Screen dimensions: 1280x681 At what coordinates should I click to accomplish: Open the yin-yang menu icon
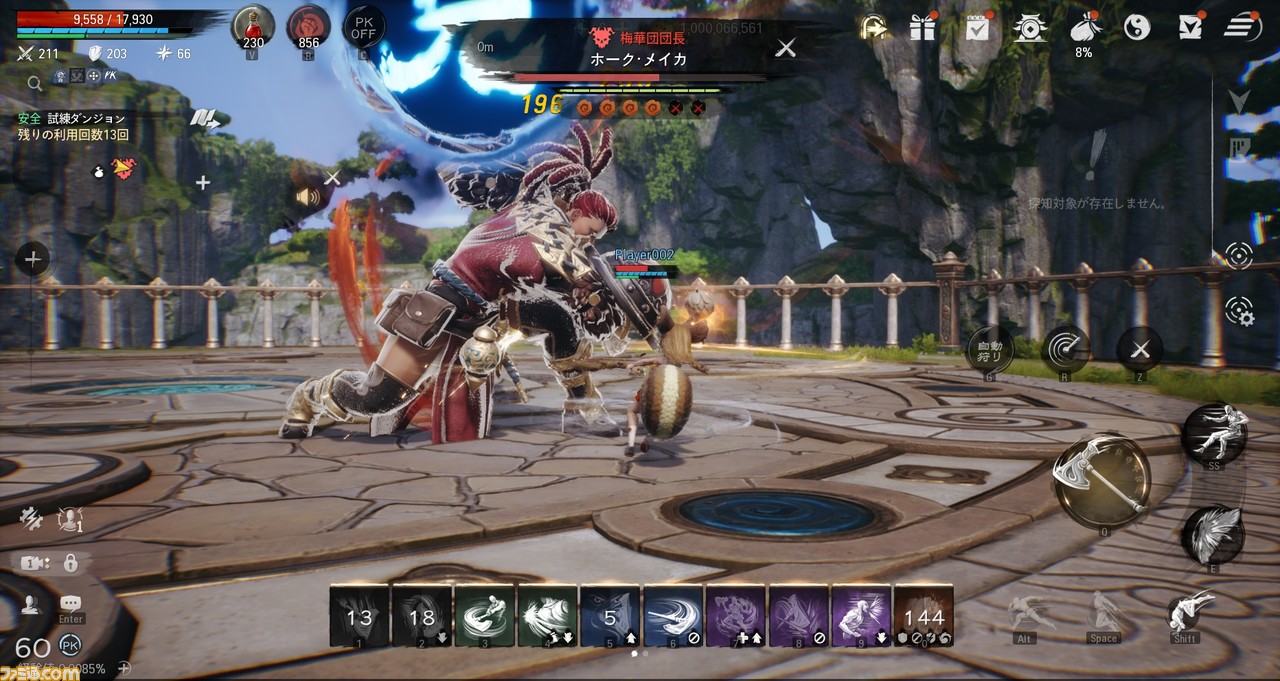tap(1137, 28)
